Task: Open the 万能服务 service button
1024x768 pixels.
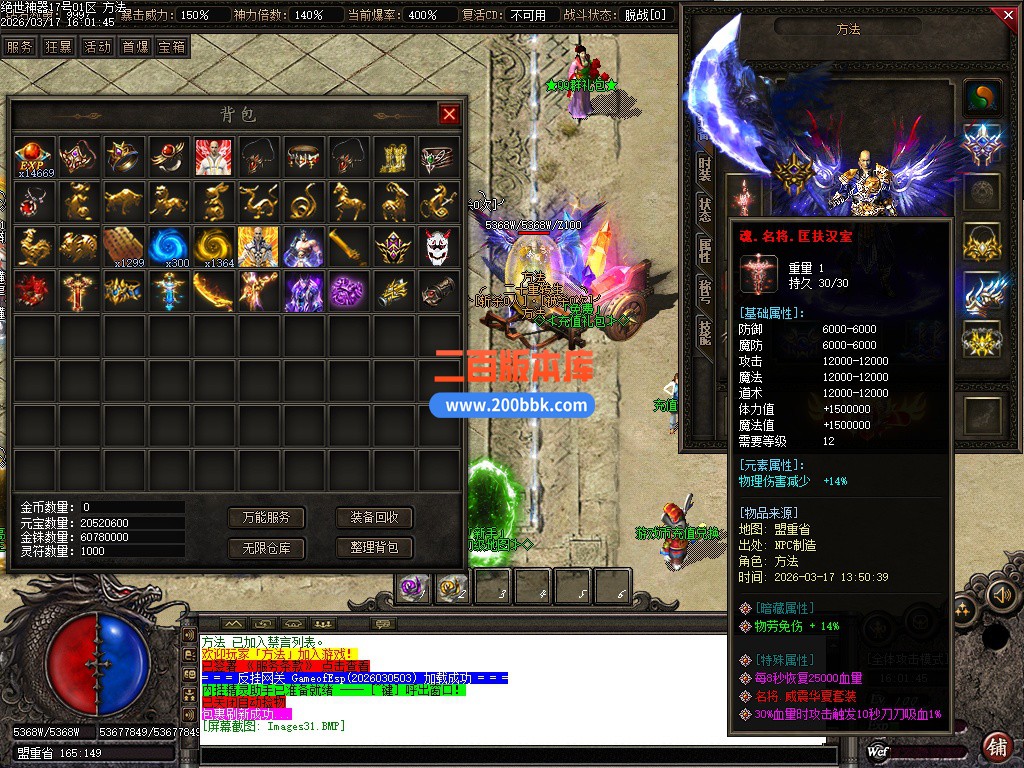Action: pyautogui.click(x=266, y=517)
